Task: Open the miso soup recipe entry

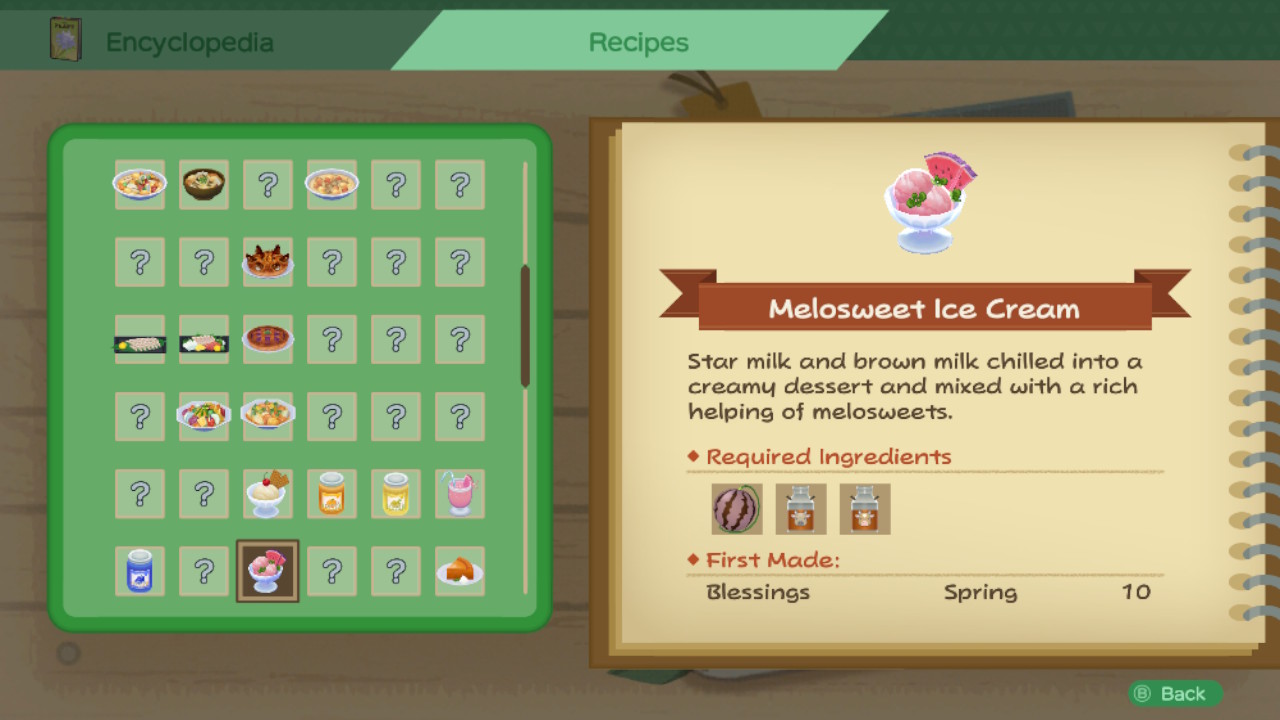Action: (x=204, y=185)
